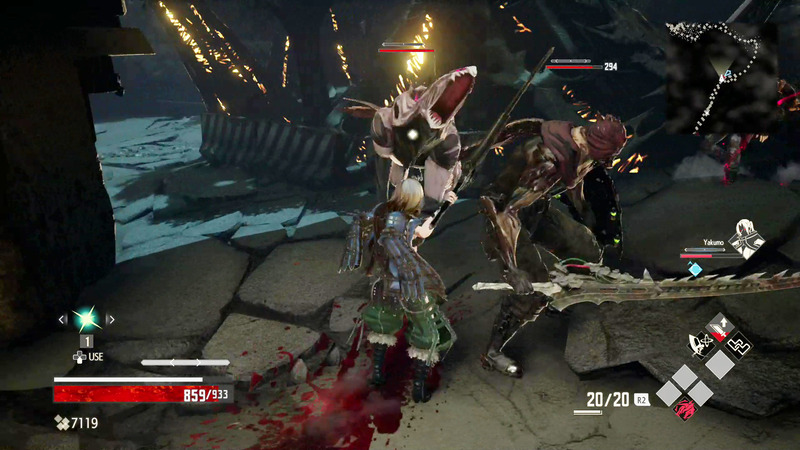Select Yakumo's partner portrait
The height and width of the screenshot is (450, 800).
[x=746, y=239]
